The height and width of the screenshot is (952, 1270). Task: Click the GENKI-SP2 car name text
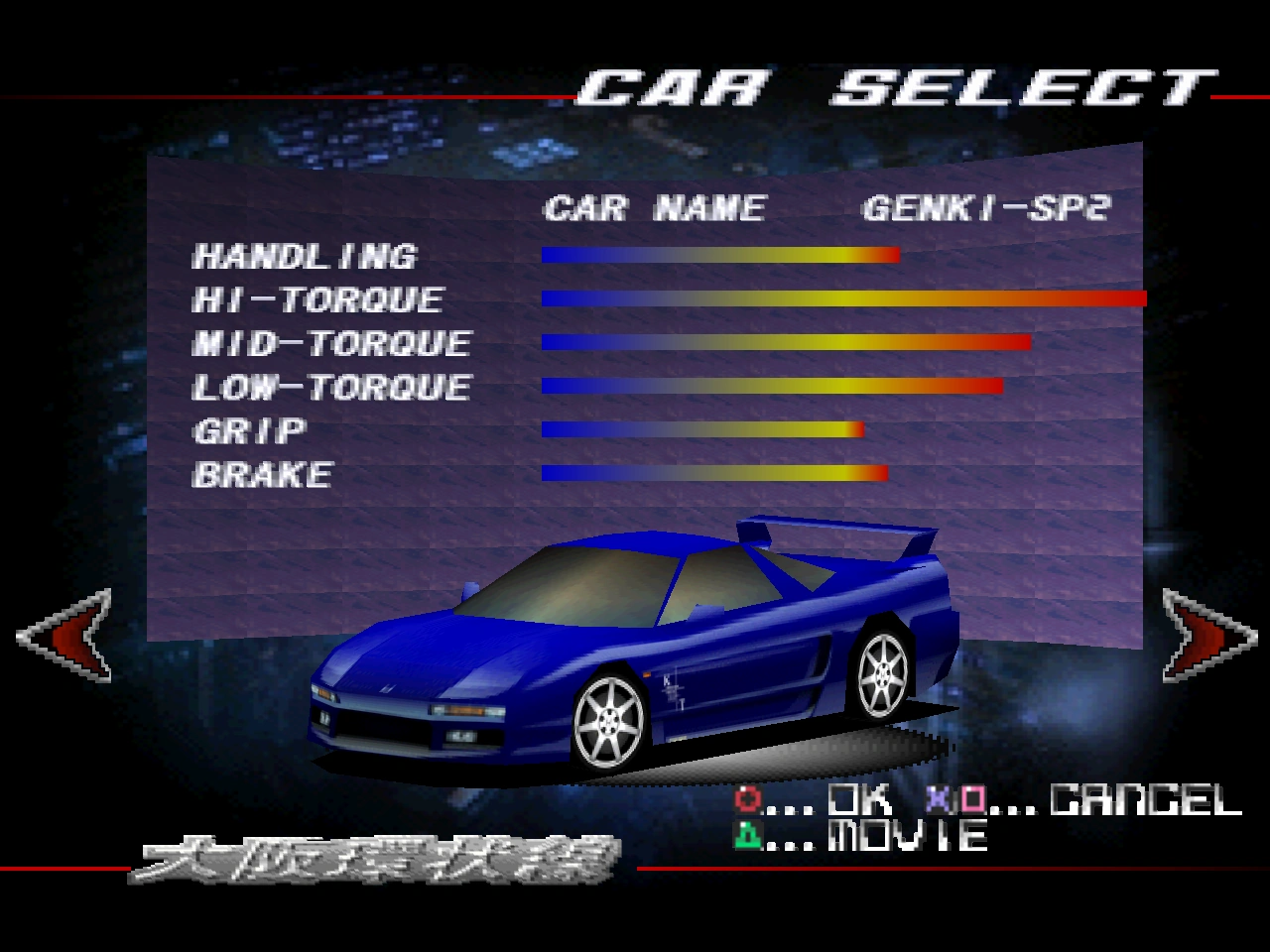click(x=989, y=208)
